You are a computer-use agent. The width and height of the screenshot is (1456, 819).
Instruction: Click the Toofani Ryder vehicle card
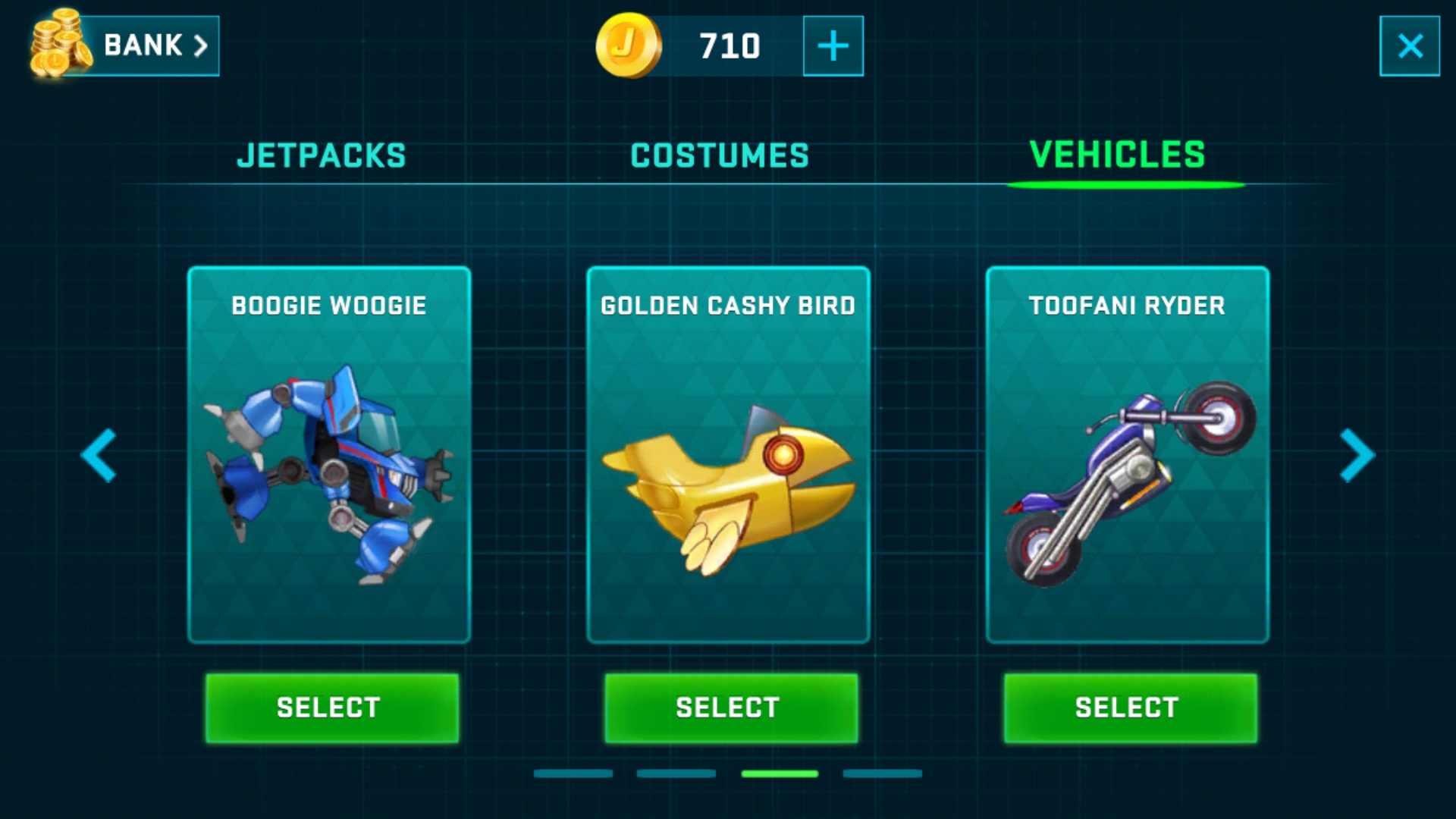[1127, 455]
